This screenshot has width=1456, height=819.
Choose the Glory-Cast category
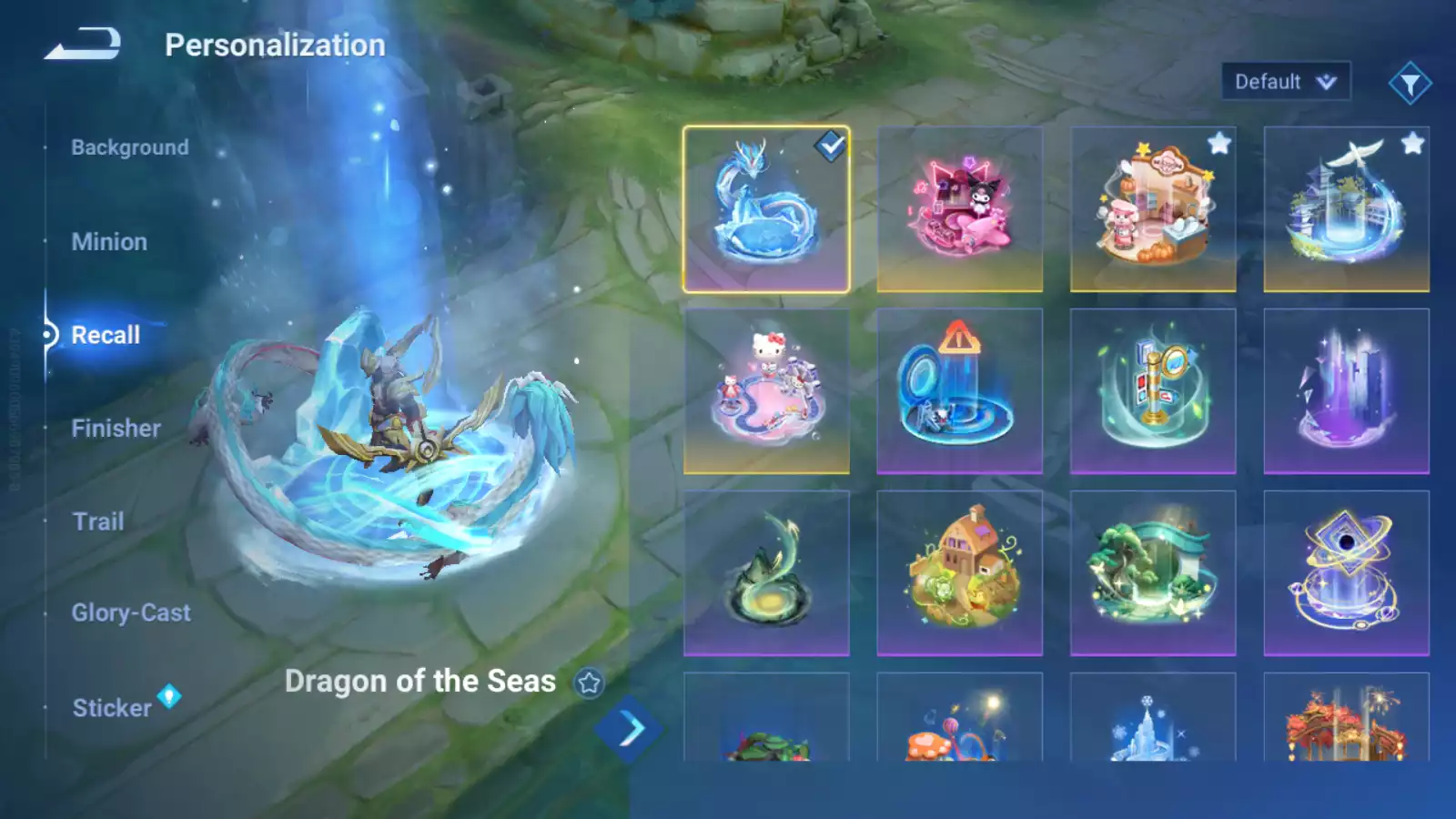click(131, 613)
